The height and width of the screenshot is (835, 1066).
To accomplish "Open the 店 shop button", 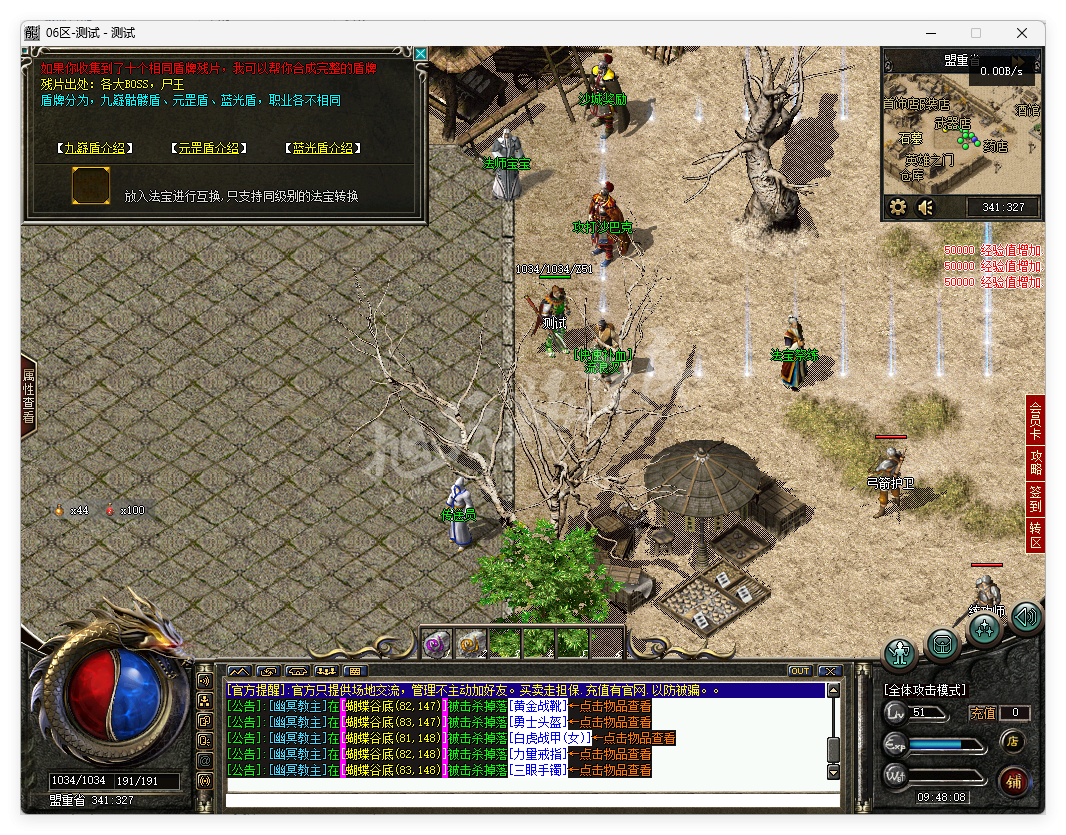I will (1012, 741).
